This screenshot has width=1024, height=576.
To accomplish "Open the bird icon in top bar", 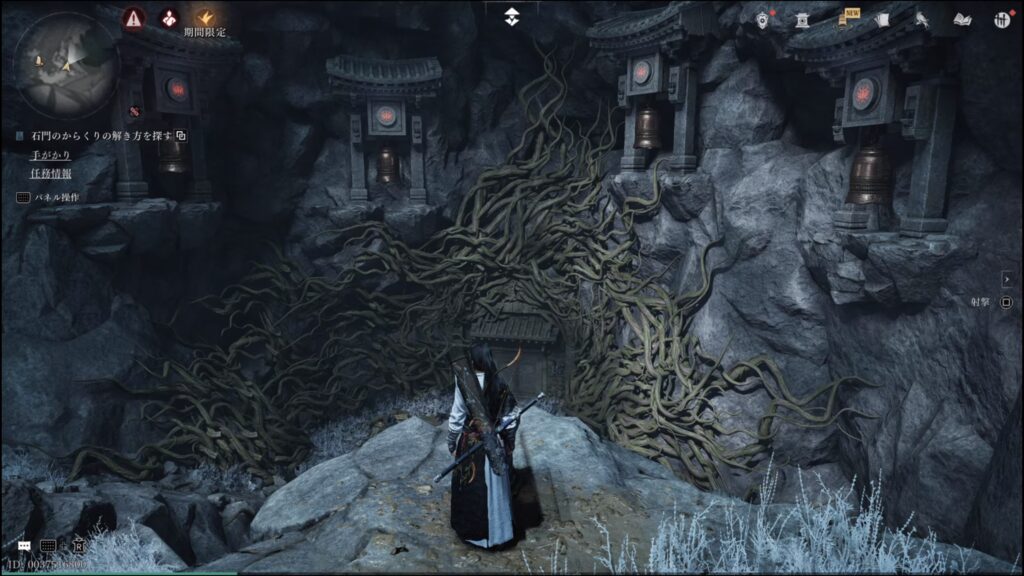I will [x=921, y=19].
